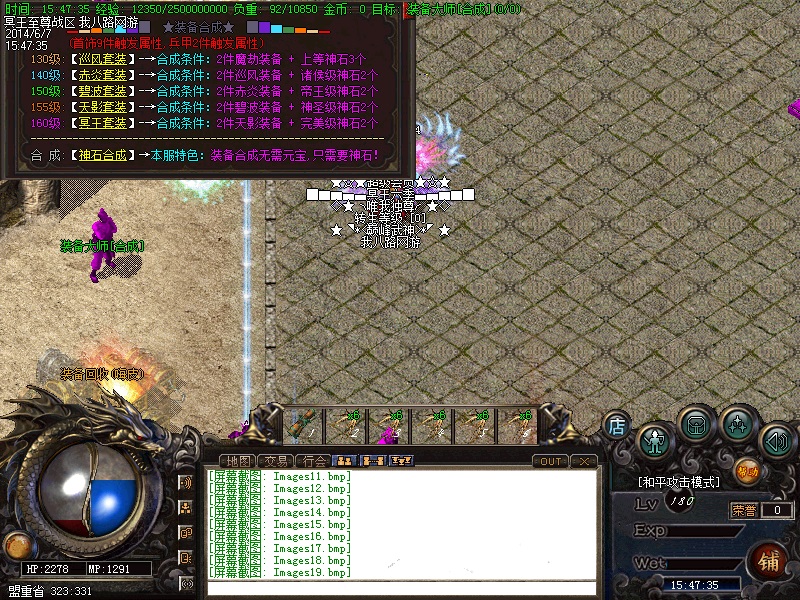Select the 赤炎套装 synthesis option
The image size is (800, 600).
click(103, 75)
